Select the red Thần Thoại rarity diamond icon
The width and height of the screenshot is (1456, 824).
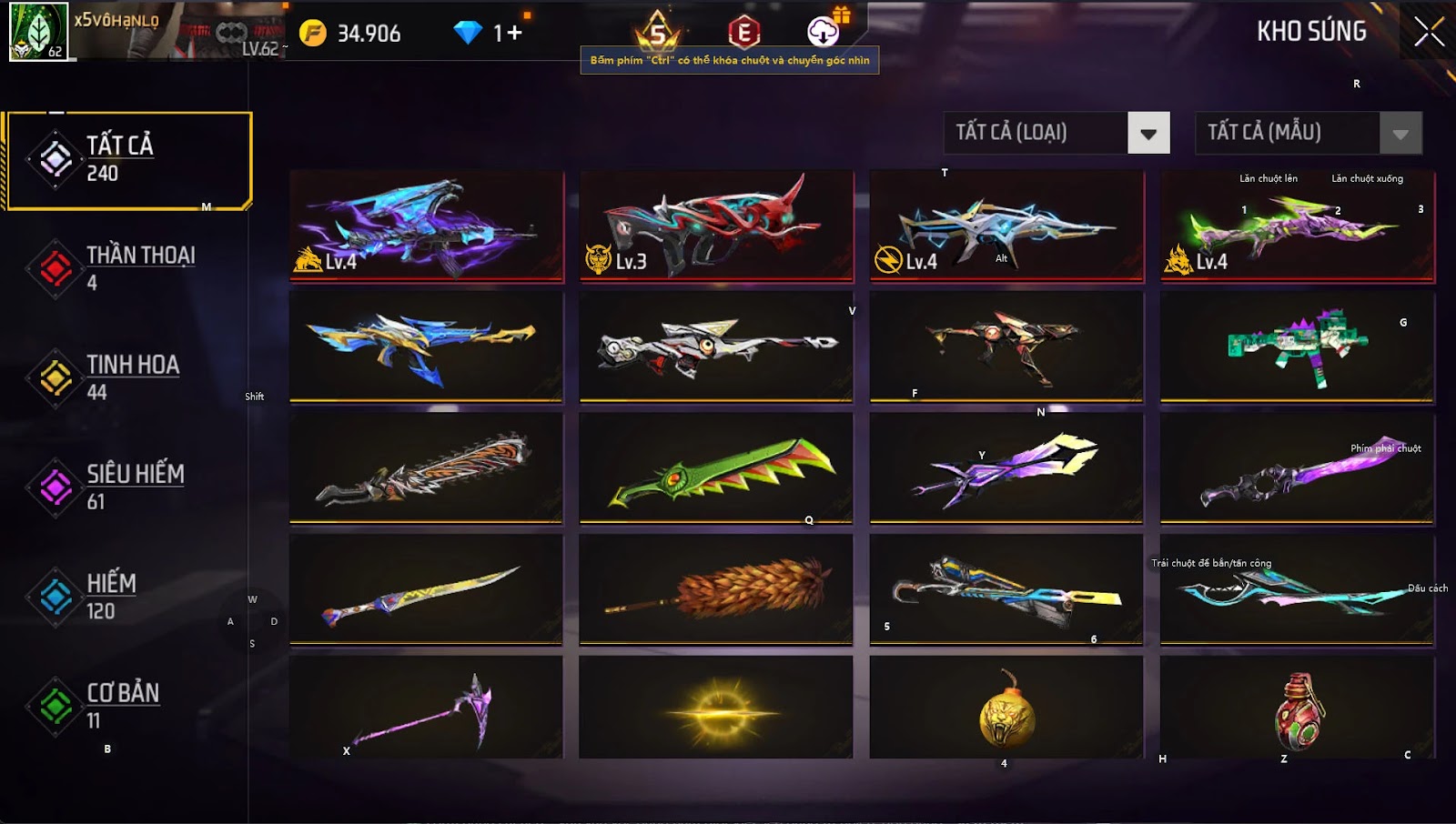pos(55,266)
